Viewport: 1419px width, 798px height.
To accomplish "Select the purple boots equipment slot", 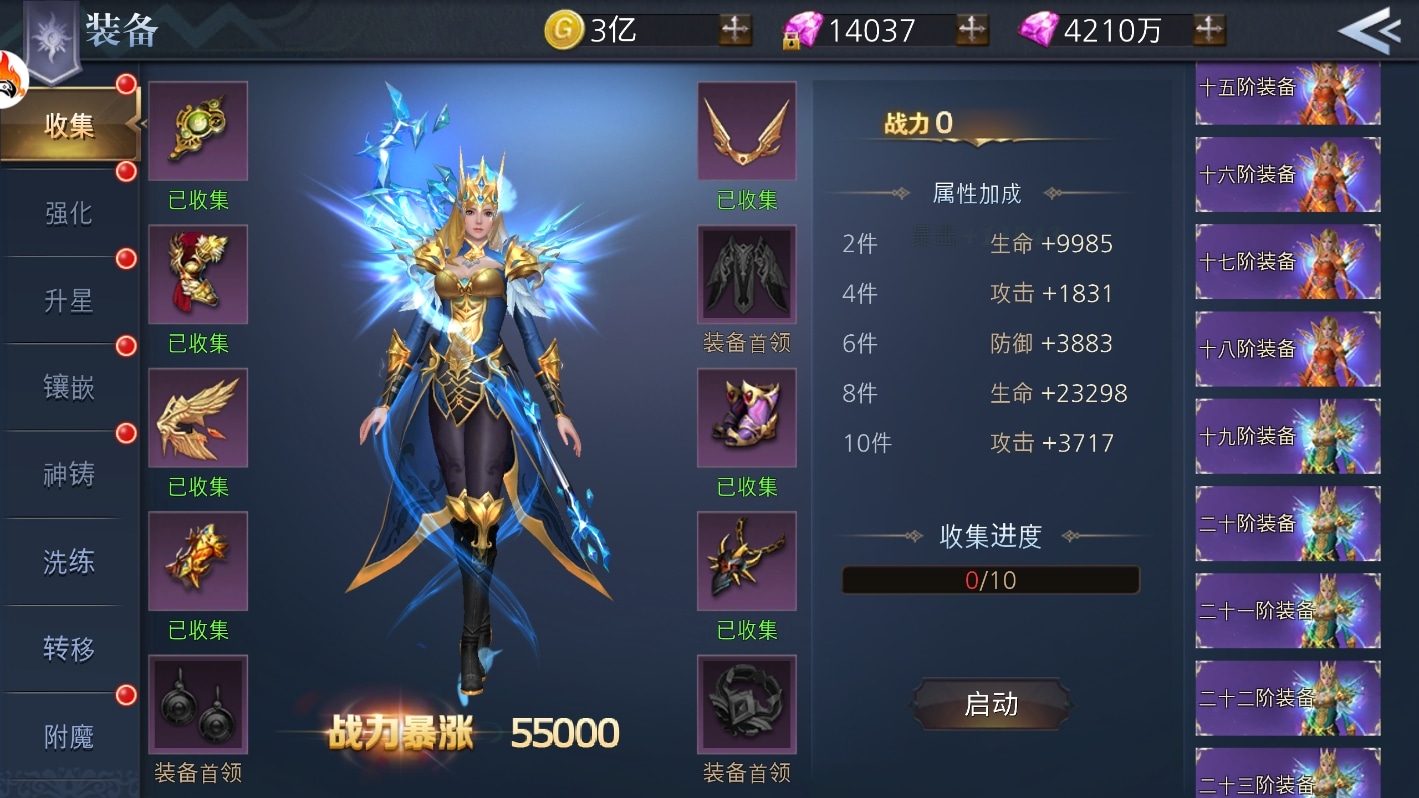I will [747, 418].
